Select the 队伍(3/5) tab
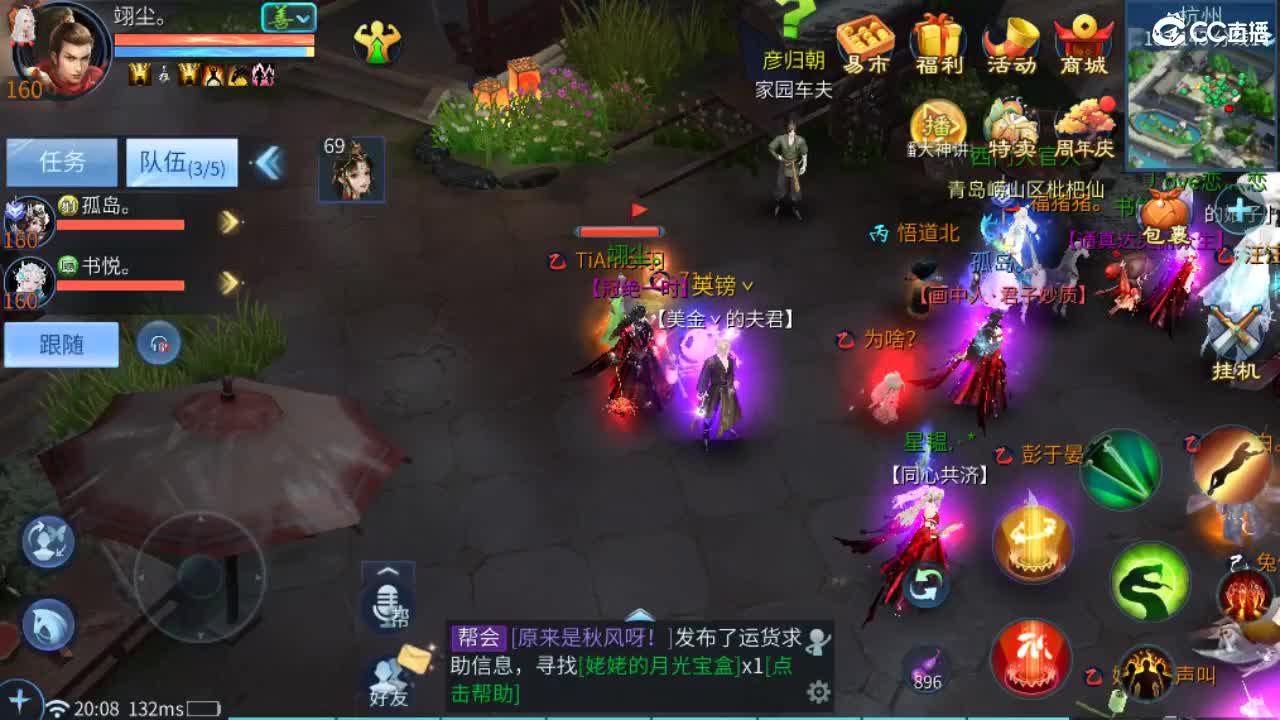1280x720 pixels. pos(180,161)
